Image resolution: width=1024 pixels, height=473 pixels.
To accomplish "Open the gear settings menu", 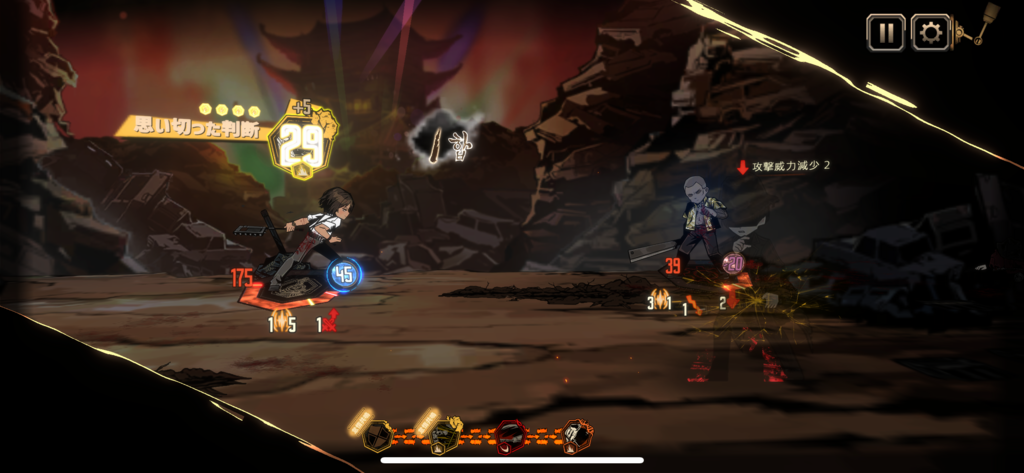I will coord(930,32).
